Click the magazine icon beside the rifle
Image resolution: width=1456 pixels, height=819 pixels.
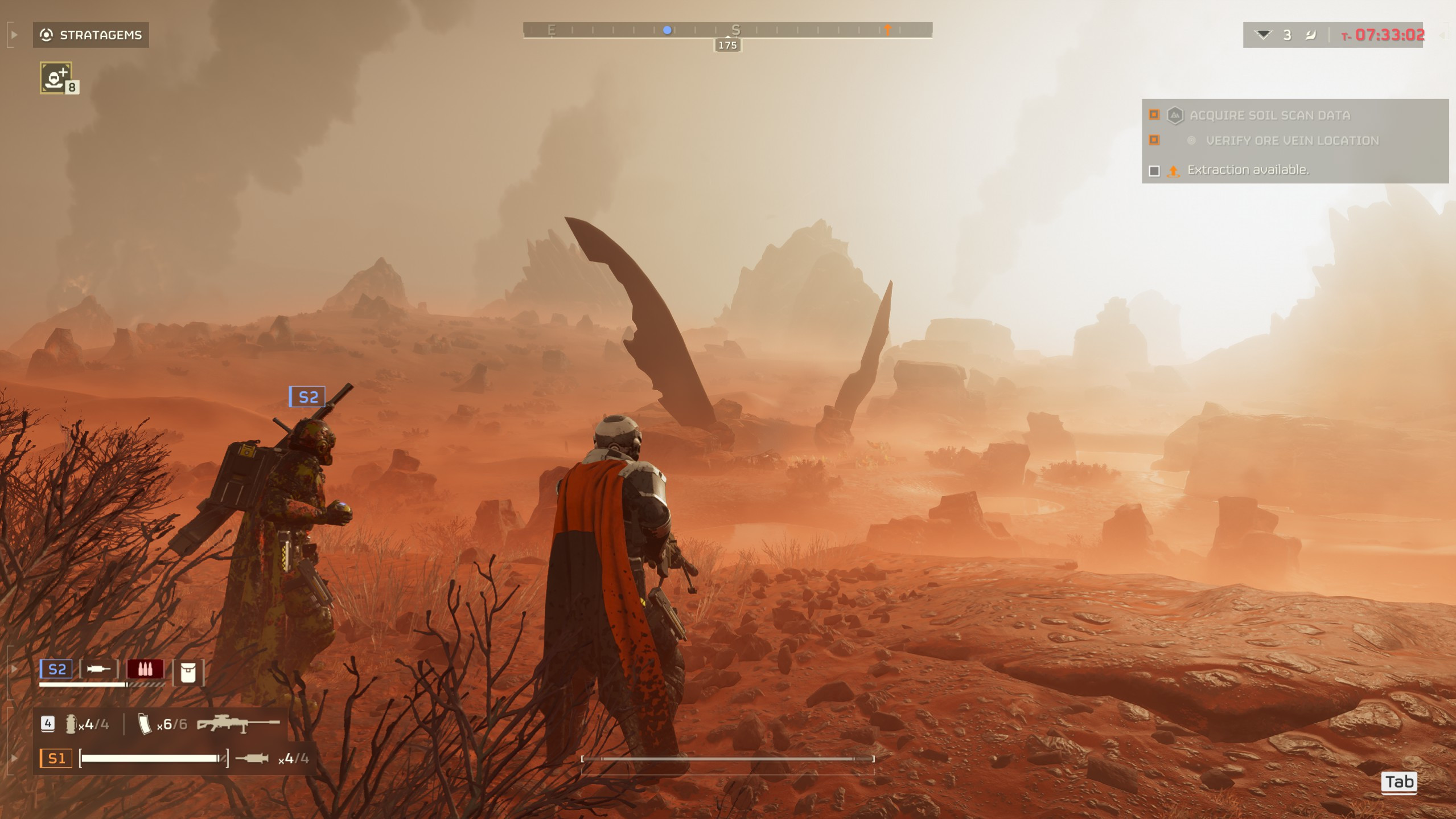[x=145, y=724]
